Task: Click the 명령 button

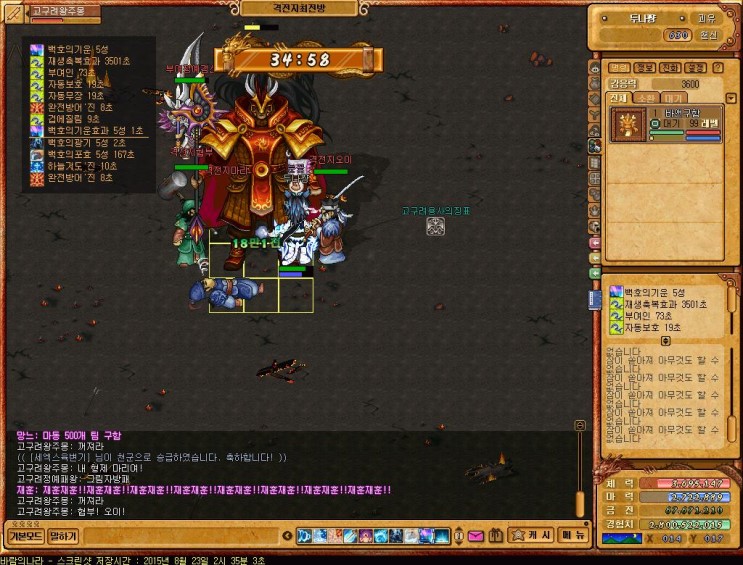Action: (x=620, y=68)
